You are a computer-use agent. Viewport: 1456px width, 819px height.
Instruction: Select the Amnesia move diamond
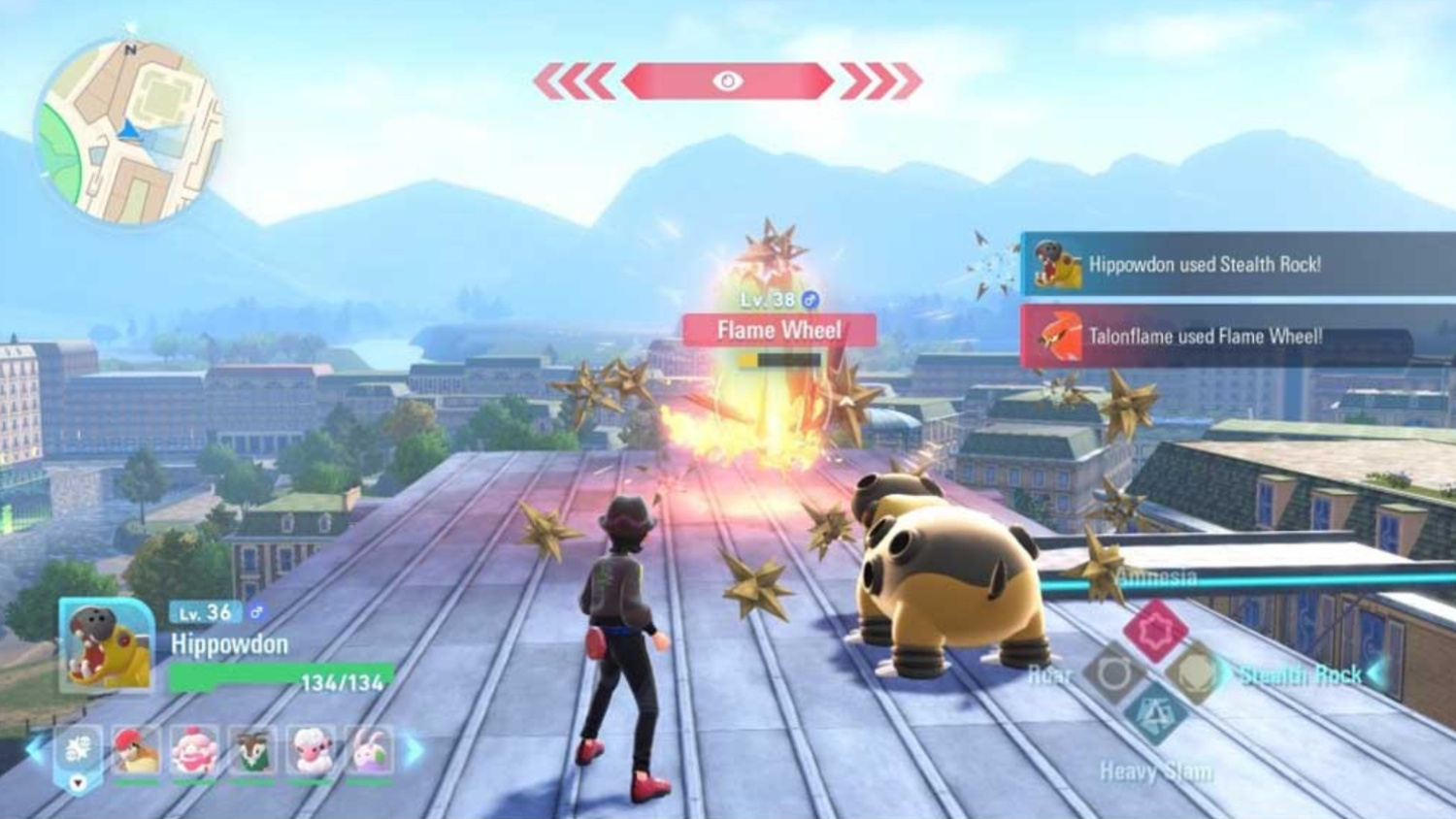click(x=1155, y=630)
